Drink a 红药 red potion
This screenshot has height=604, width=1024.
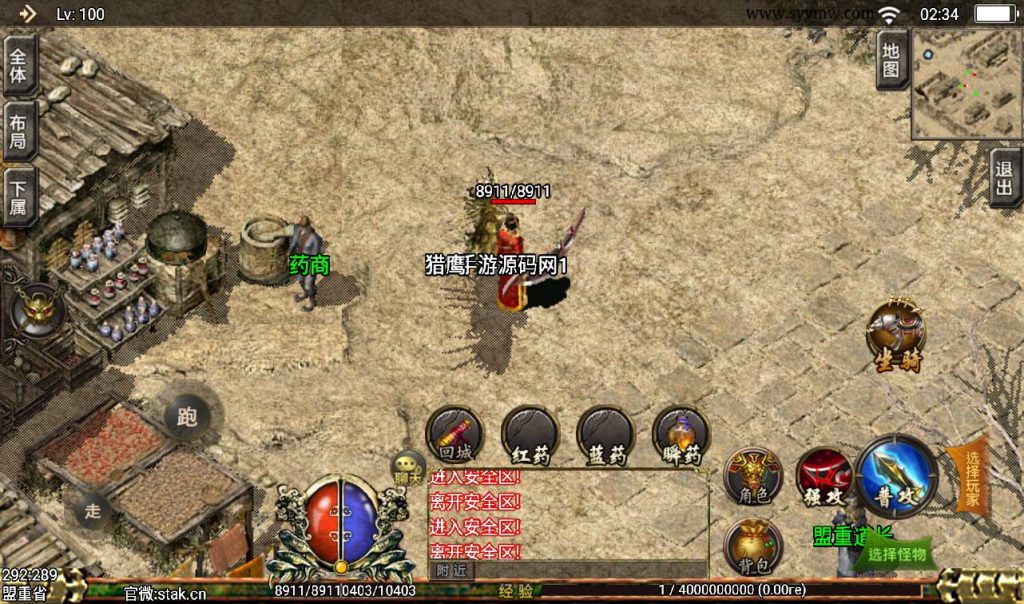coord(530,435)
